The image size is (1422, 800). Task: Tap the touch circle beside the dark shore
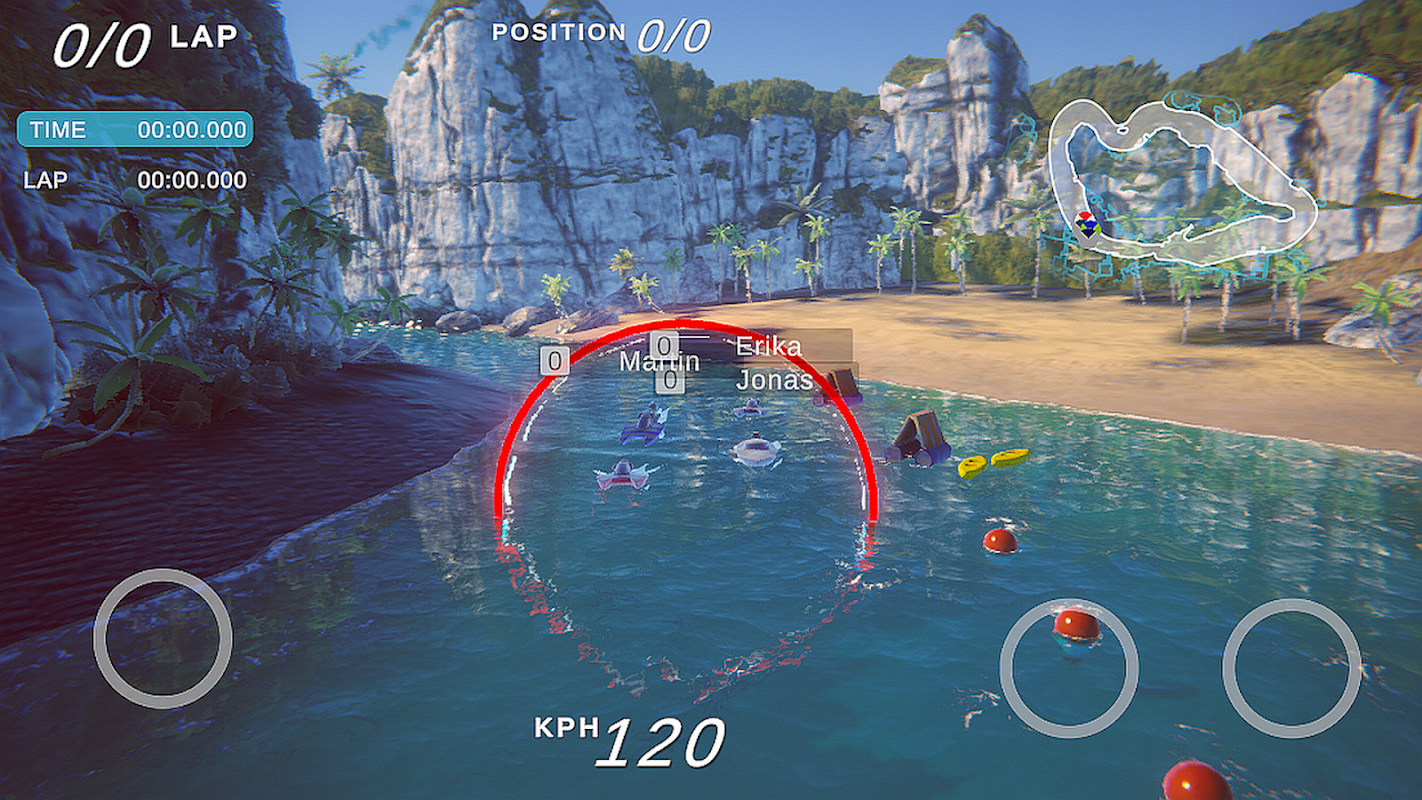click(163, 639)
